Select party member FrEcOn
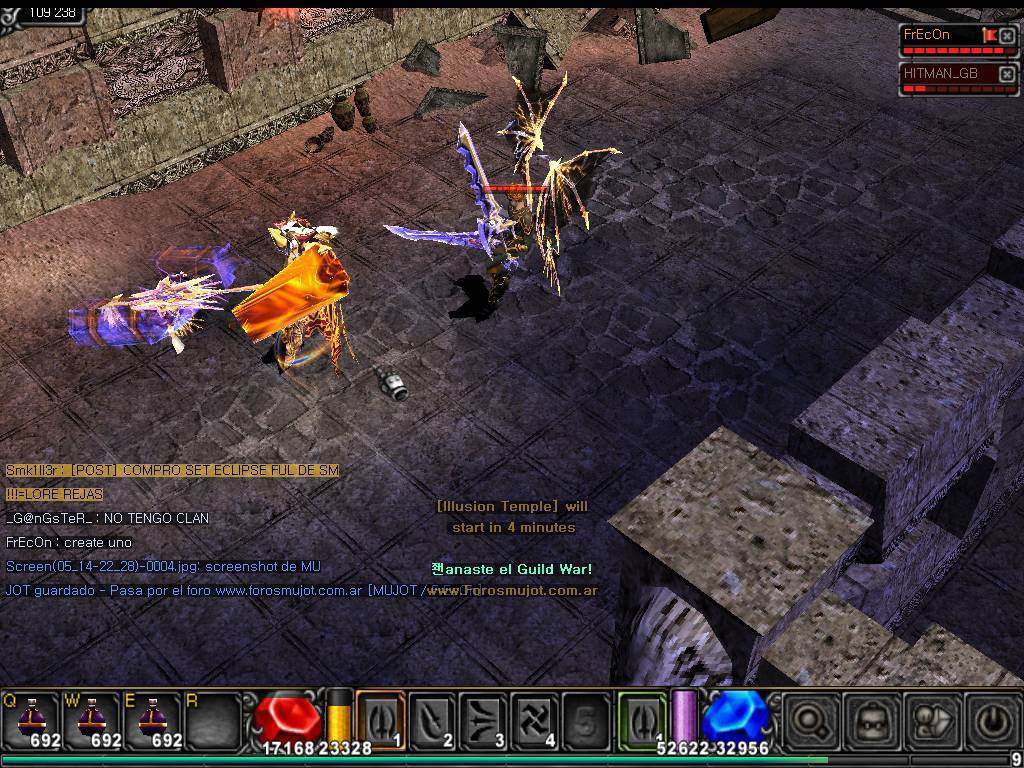 click(x=940, y=35)
